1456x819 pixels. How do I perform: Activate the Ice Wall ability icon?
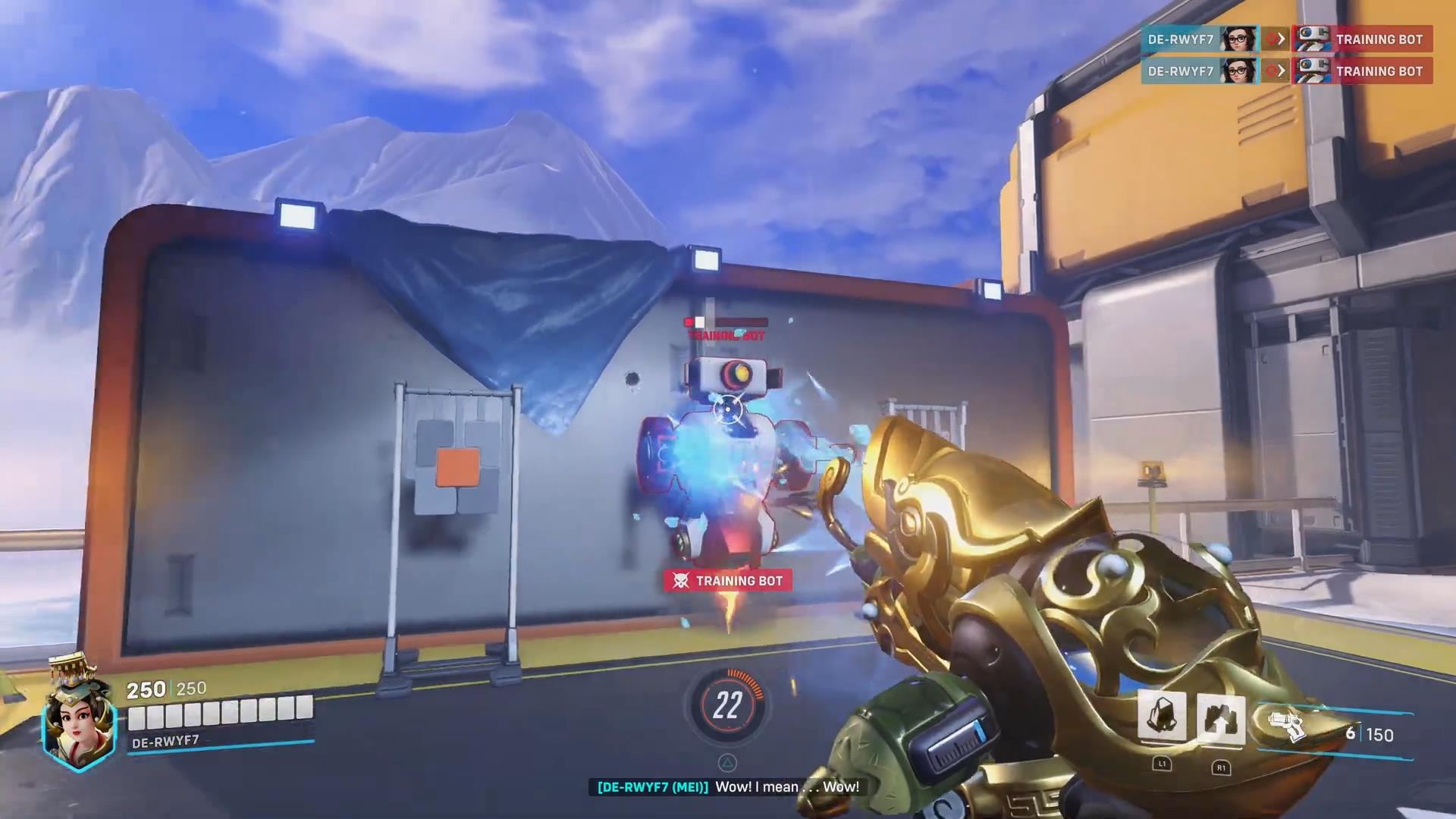point(1221,718)
